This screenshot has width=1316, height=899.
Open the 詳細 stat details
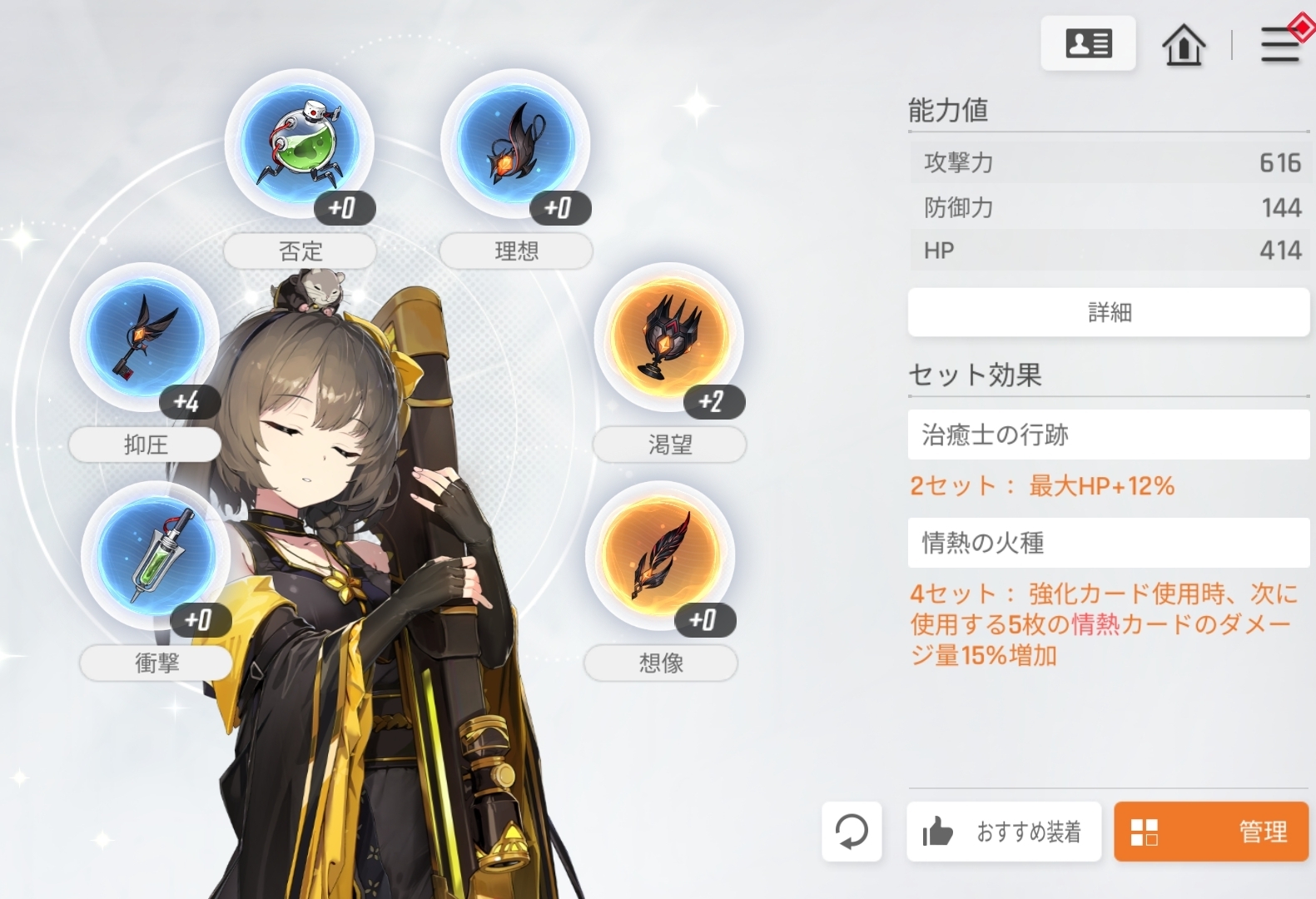(x=1108, y=312)
